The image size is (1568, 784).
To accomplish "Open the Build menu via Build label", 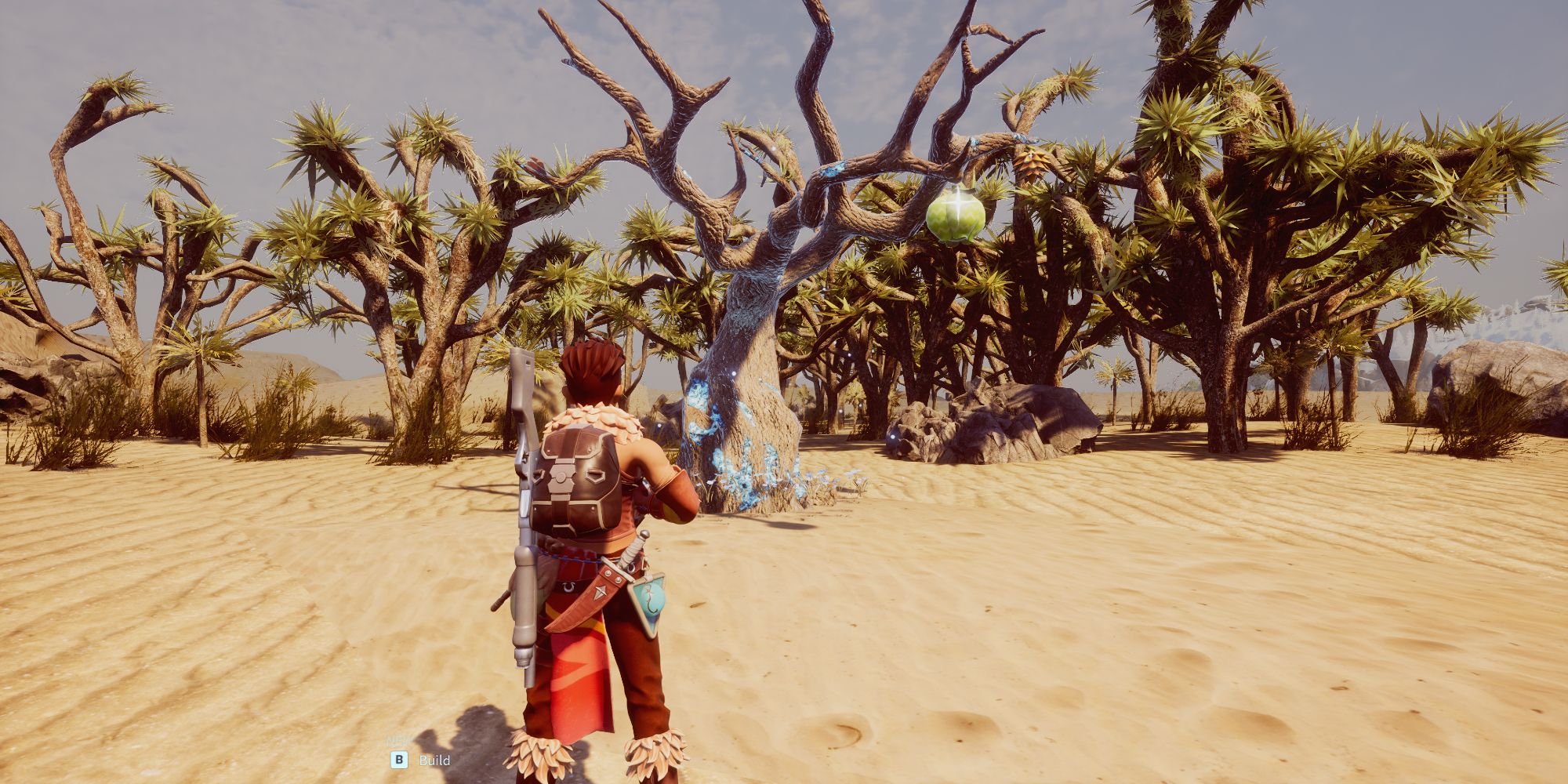I will 434,760.
